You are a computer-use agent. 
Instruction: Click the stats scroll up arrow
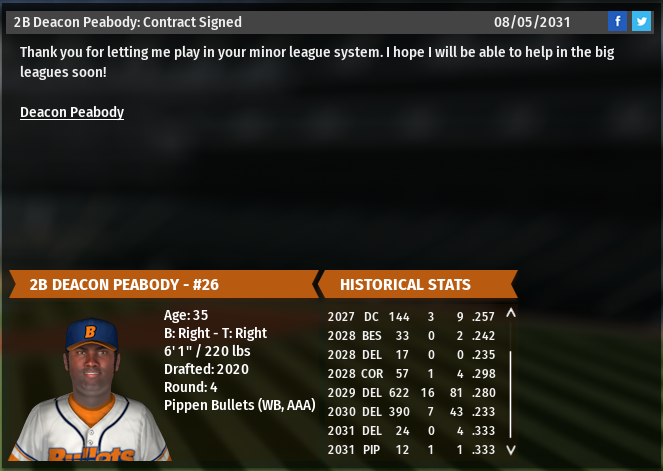tap(511, 314)
